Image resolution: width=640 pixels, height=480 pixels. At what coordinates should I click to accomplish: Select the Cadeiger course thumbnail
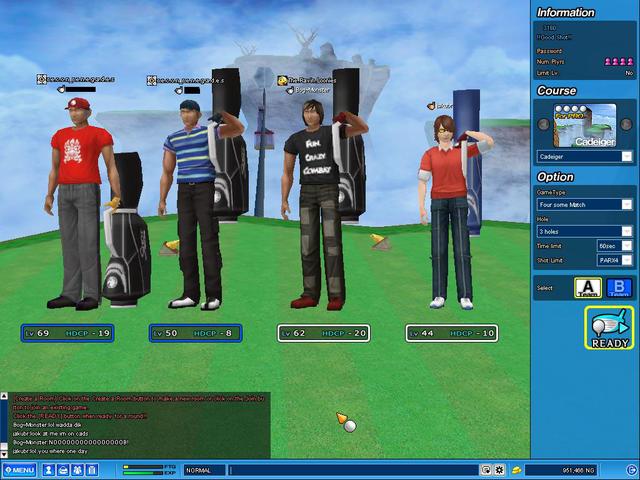point(585,125)
